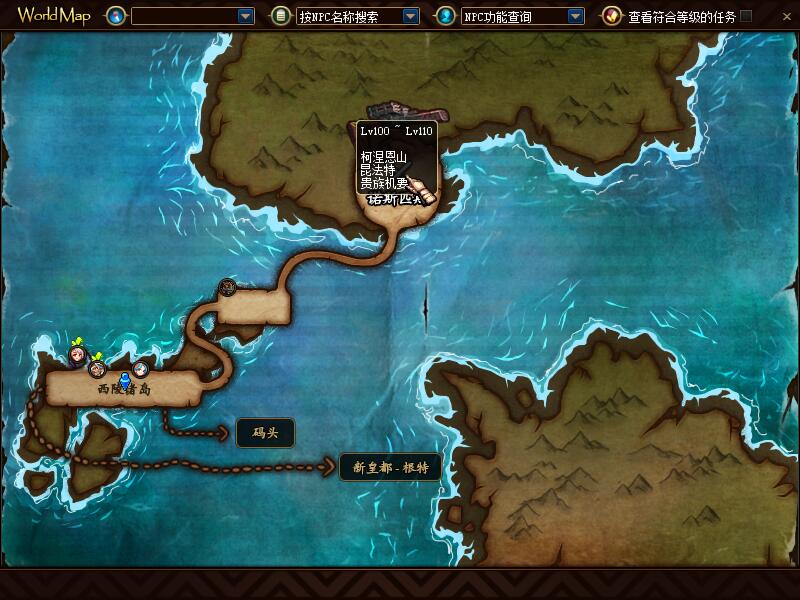This screenshot has width=800, height=600.
Task: Toggle 查看符合等级的任务 checkbox
Action: [x=746, y=16]
